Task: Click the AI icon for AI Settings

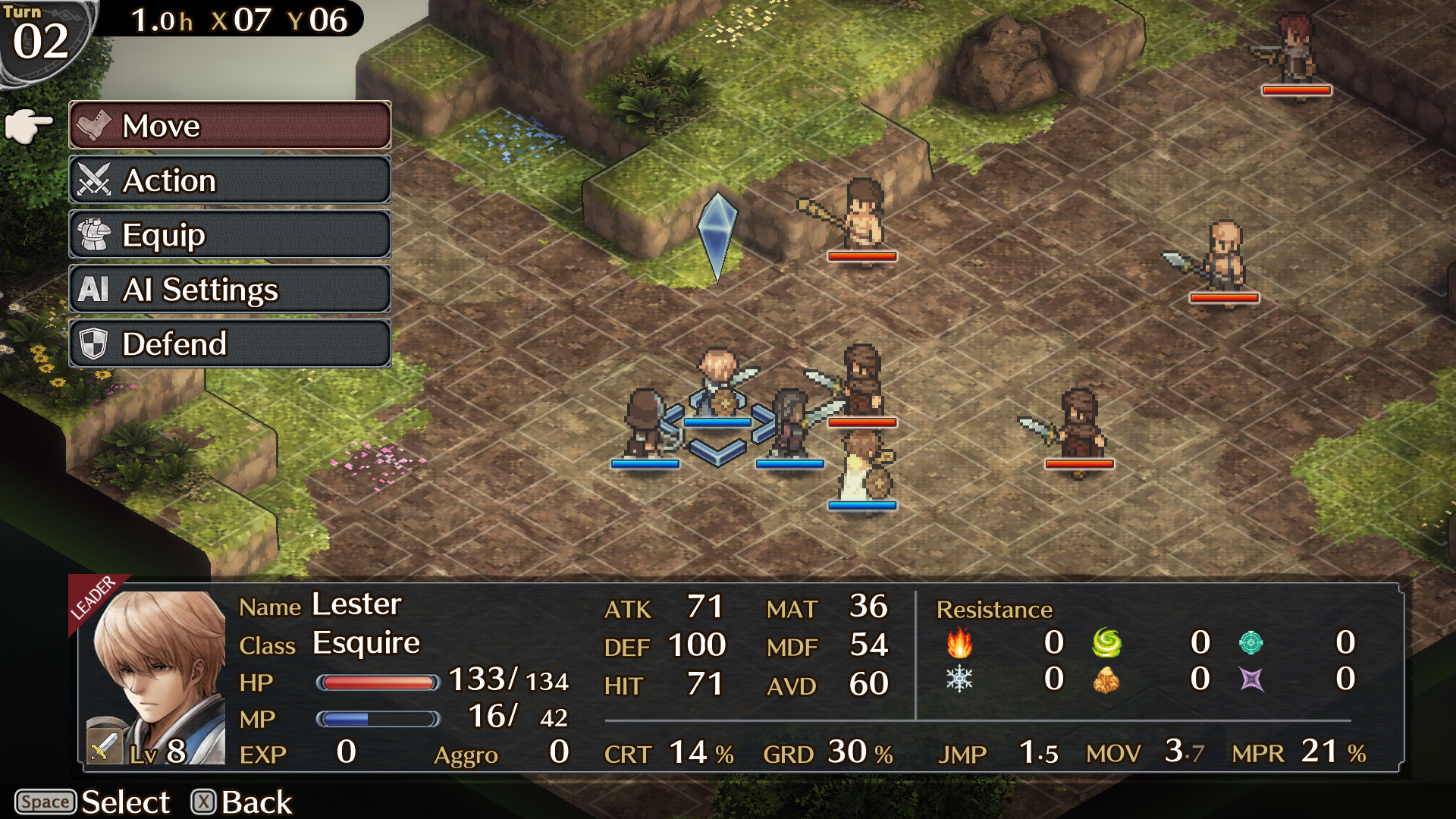Action: pos(94,290)
